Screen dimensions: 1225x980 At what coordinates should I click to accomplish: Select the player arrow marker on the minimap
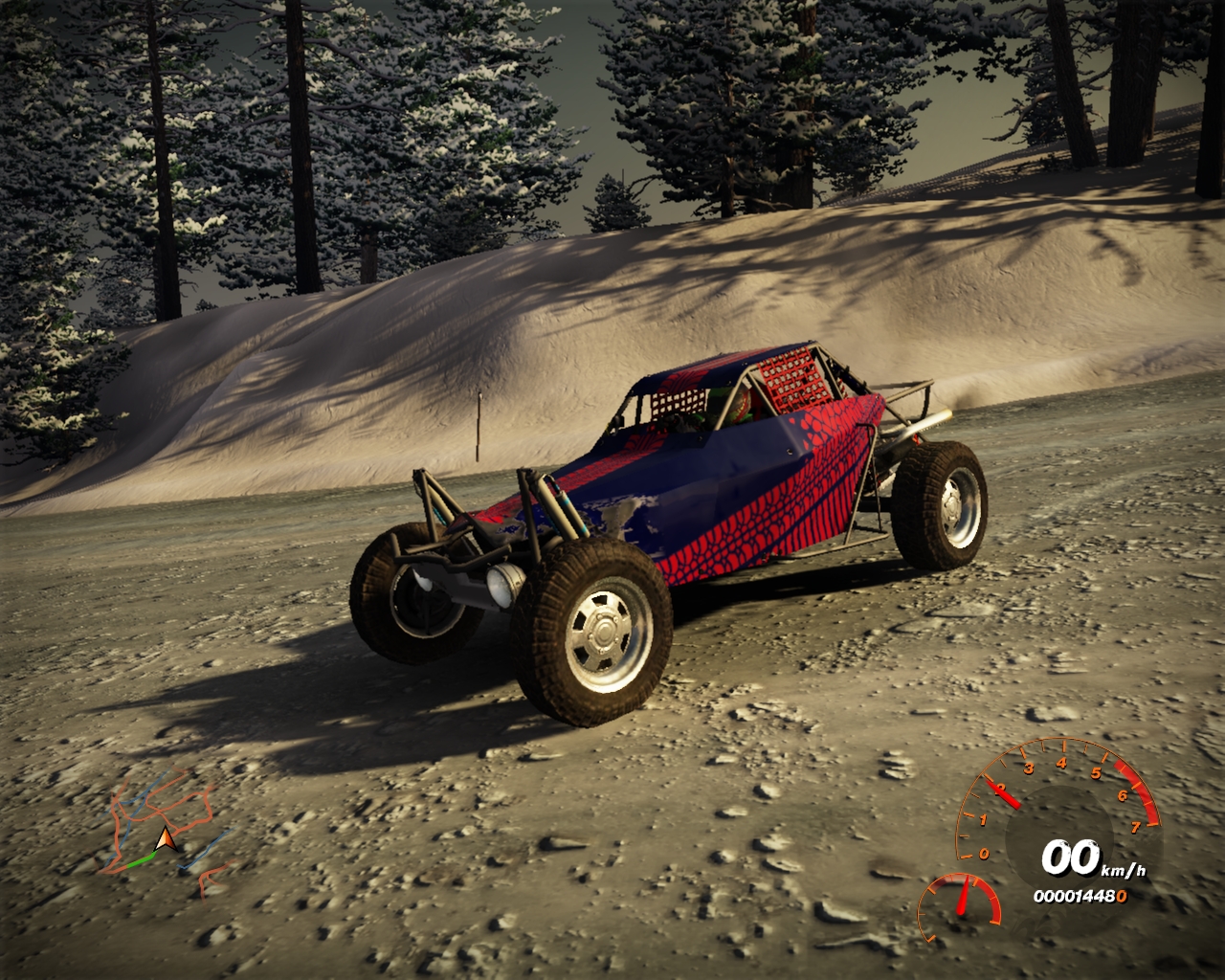pos(167,841)
